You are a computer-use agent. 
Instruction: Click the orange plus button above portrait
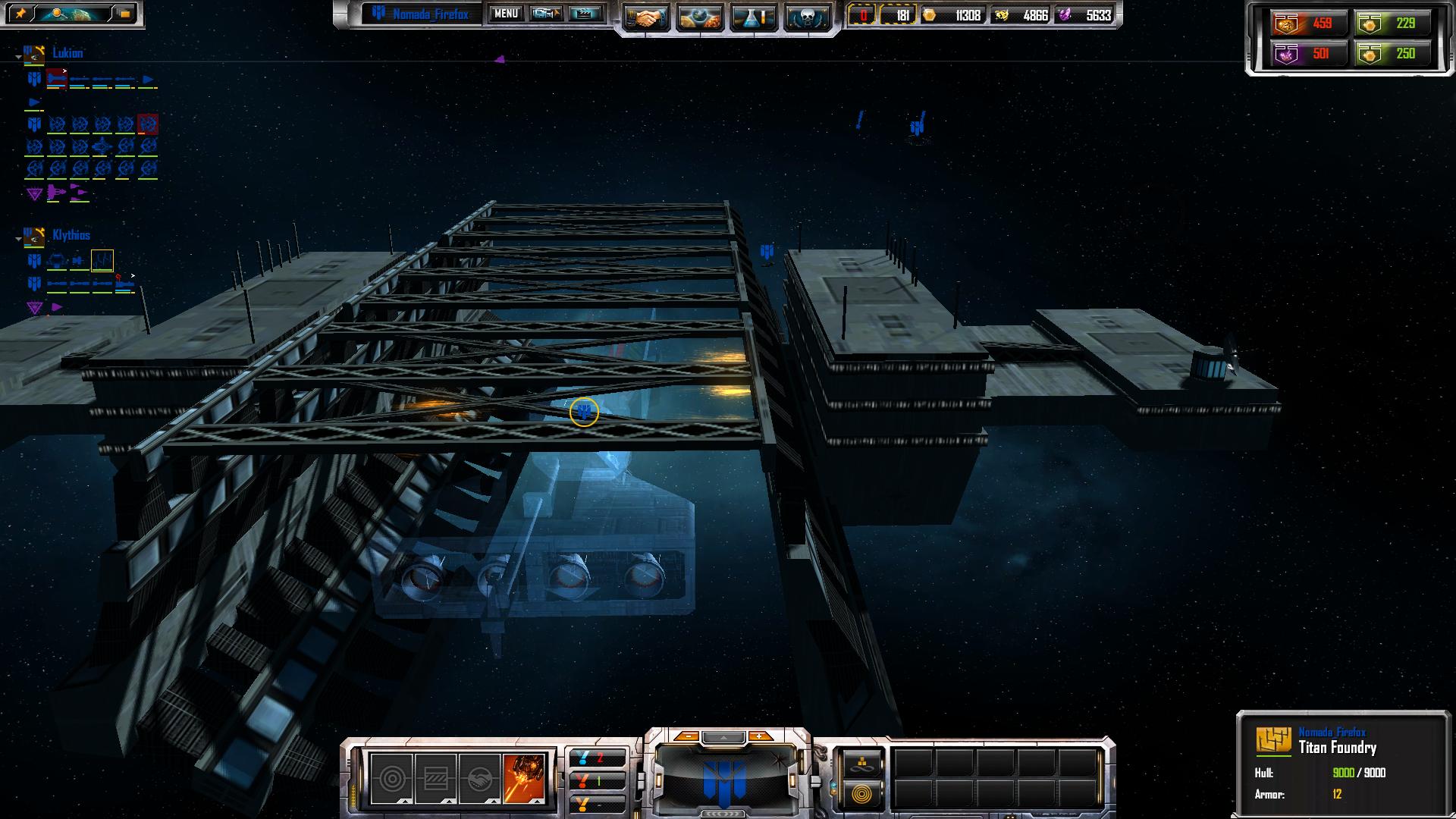pos(759,736)
